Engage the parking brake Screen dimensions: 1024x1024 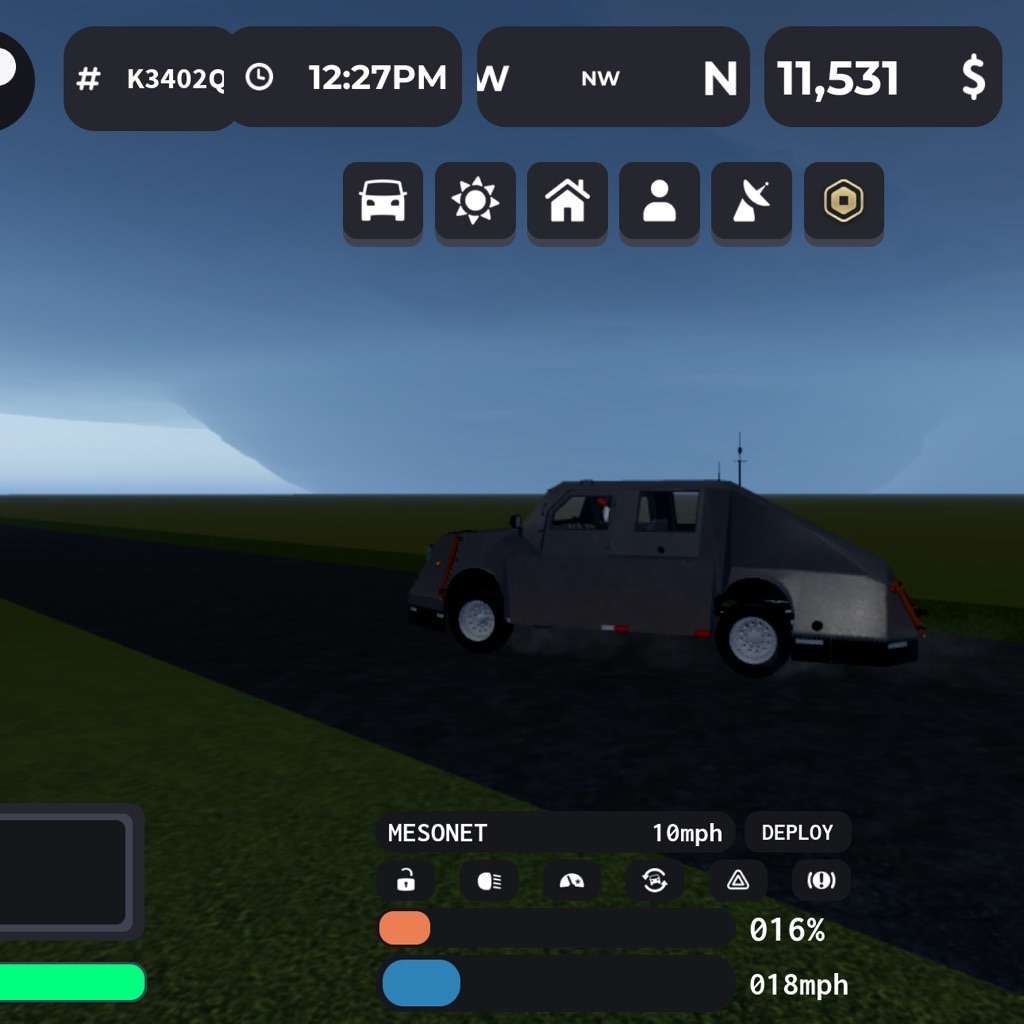tap(821, 881)
